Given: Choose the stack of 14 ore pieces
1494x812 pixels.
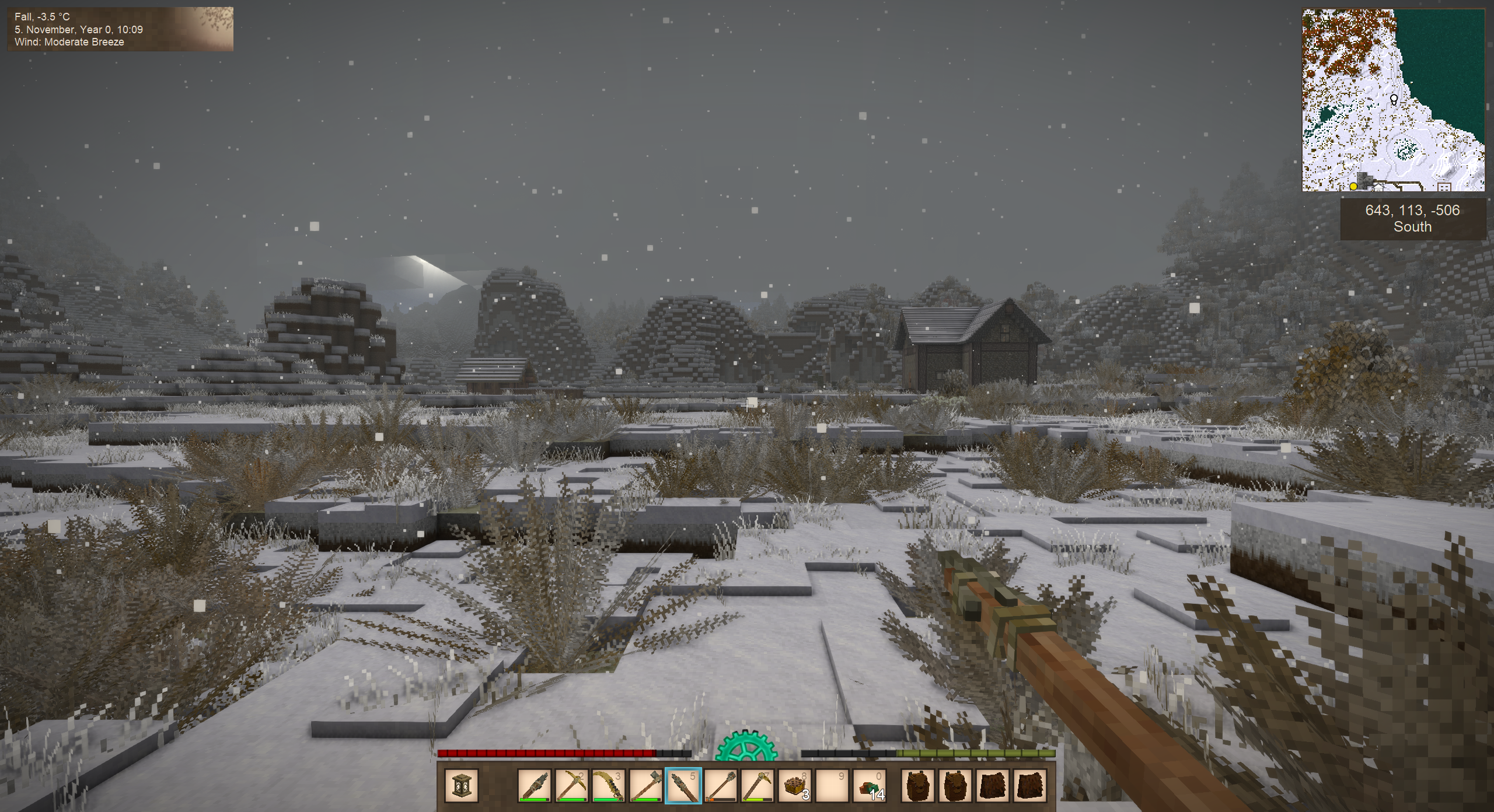Looking at the screenshot, I should click(870, 786).
